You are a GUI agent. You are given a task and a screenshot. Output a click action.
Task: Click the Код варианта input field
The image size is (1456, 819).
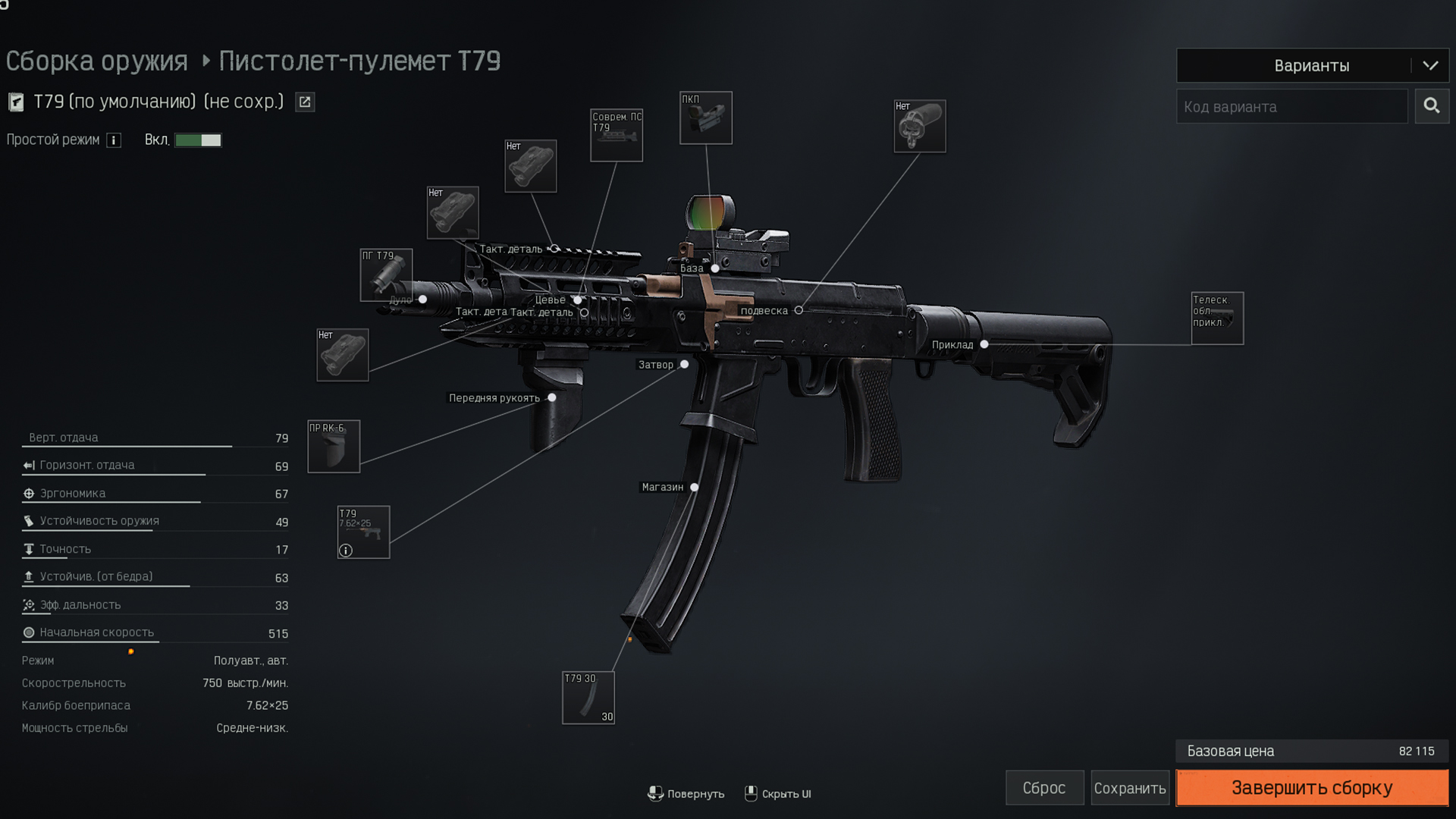pos(1291,107)
